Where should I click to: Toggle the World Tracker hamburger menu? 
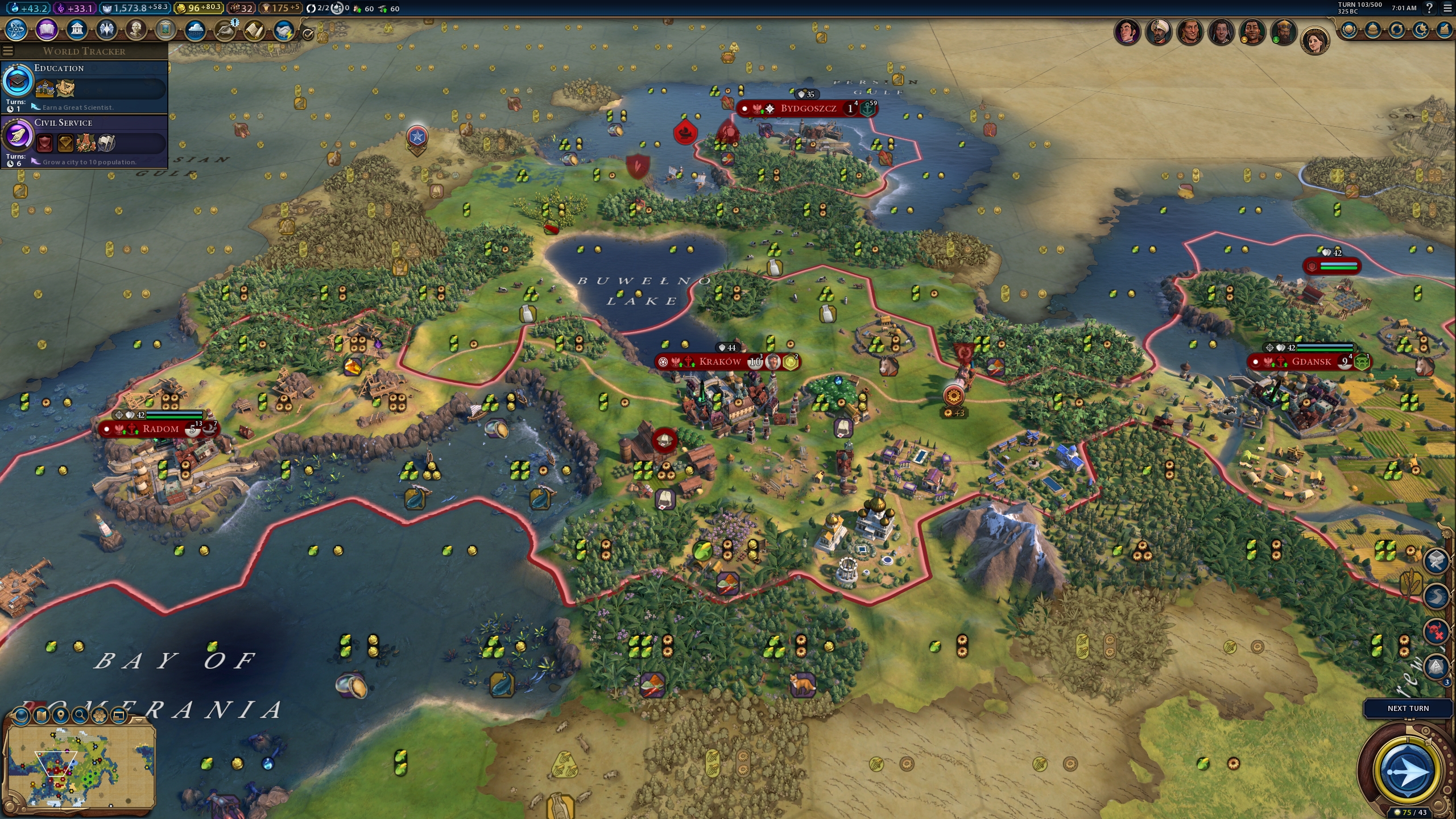point(8,51)
